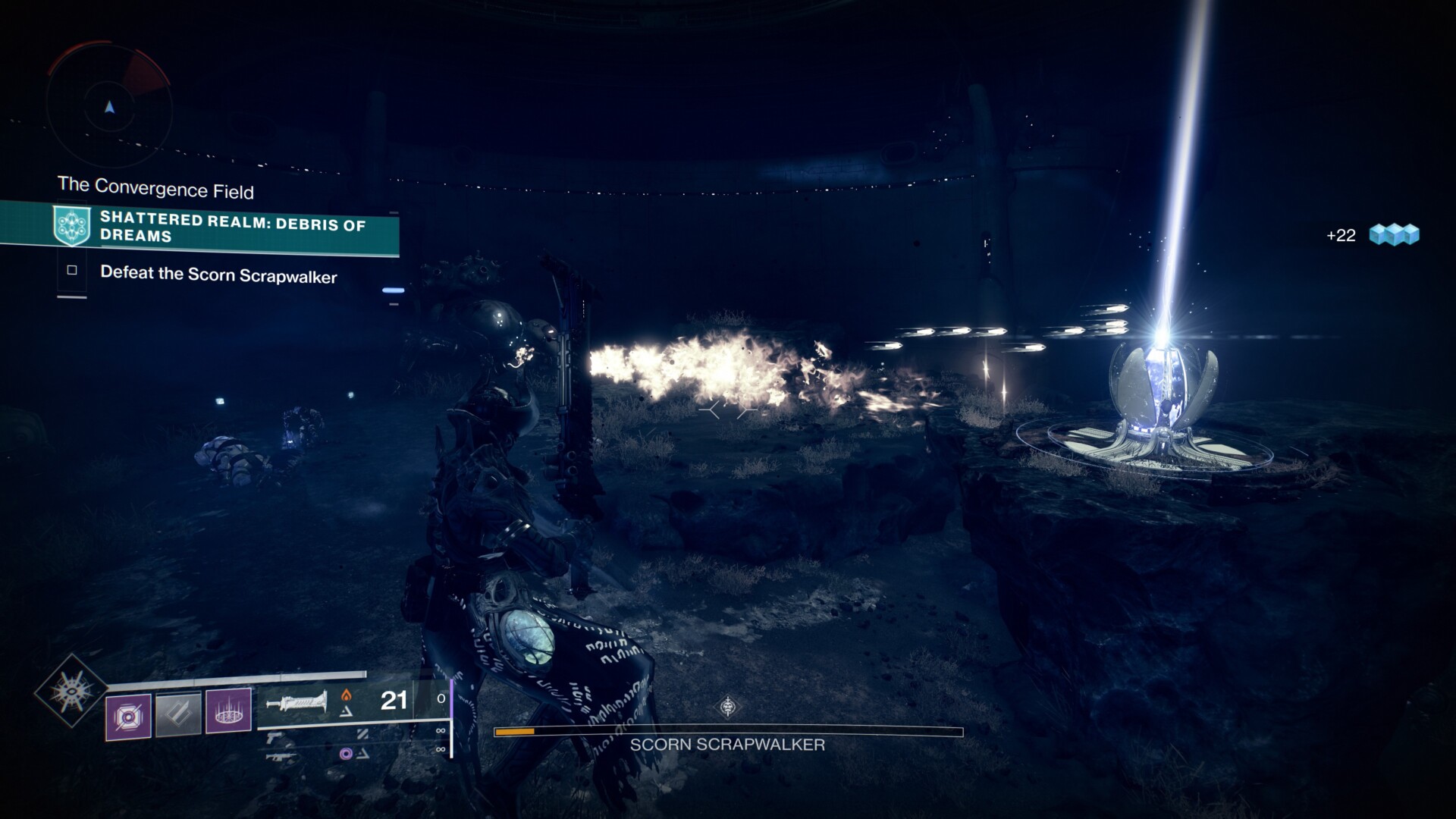
Task: Click the blue cubes currency icon
Action: pos(1394,234)
